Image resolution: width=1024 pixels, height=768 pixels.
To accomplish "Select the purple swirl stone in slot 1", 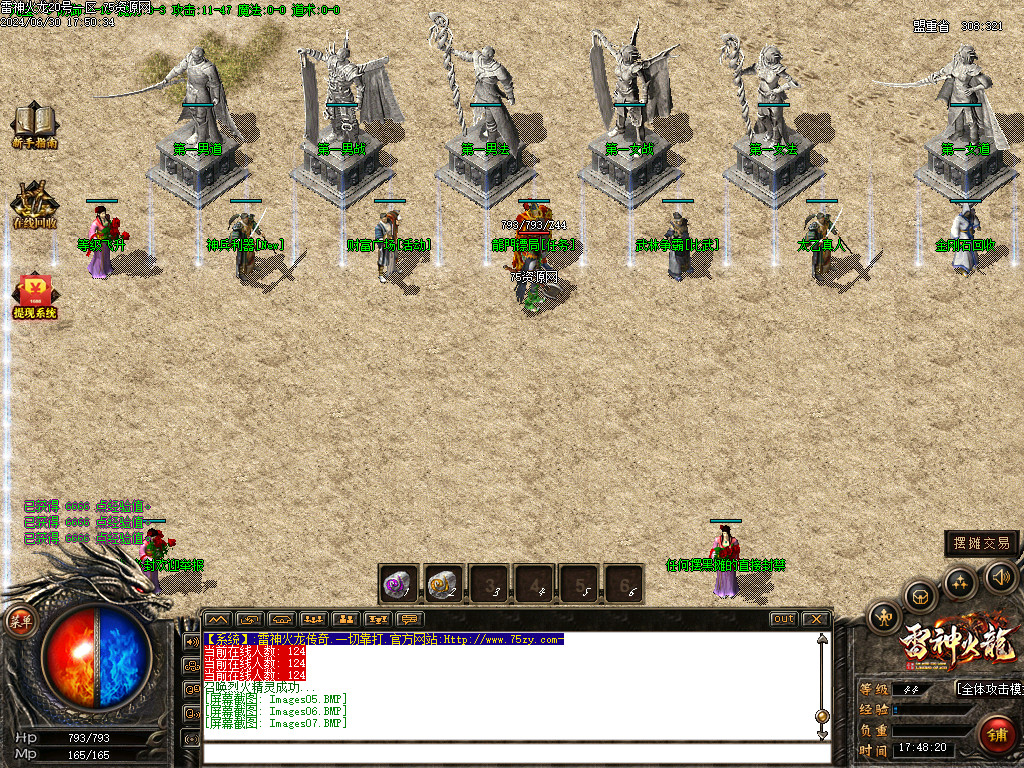I will click(x=398, y=583).
